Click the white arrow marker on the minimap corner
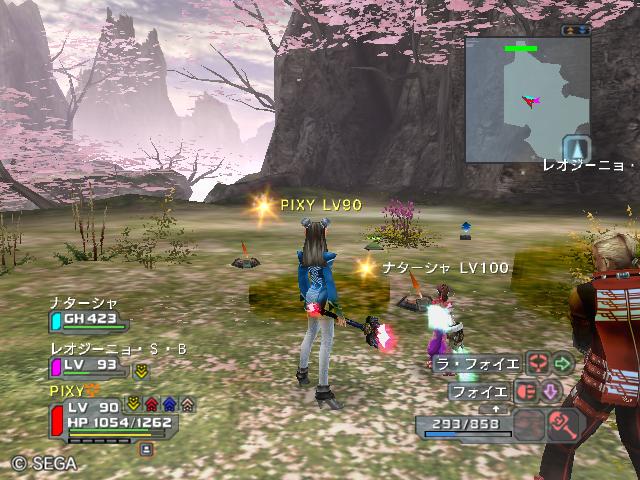 point(576,148)
